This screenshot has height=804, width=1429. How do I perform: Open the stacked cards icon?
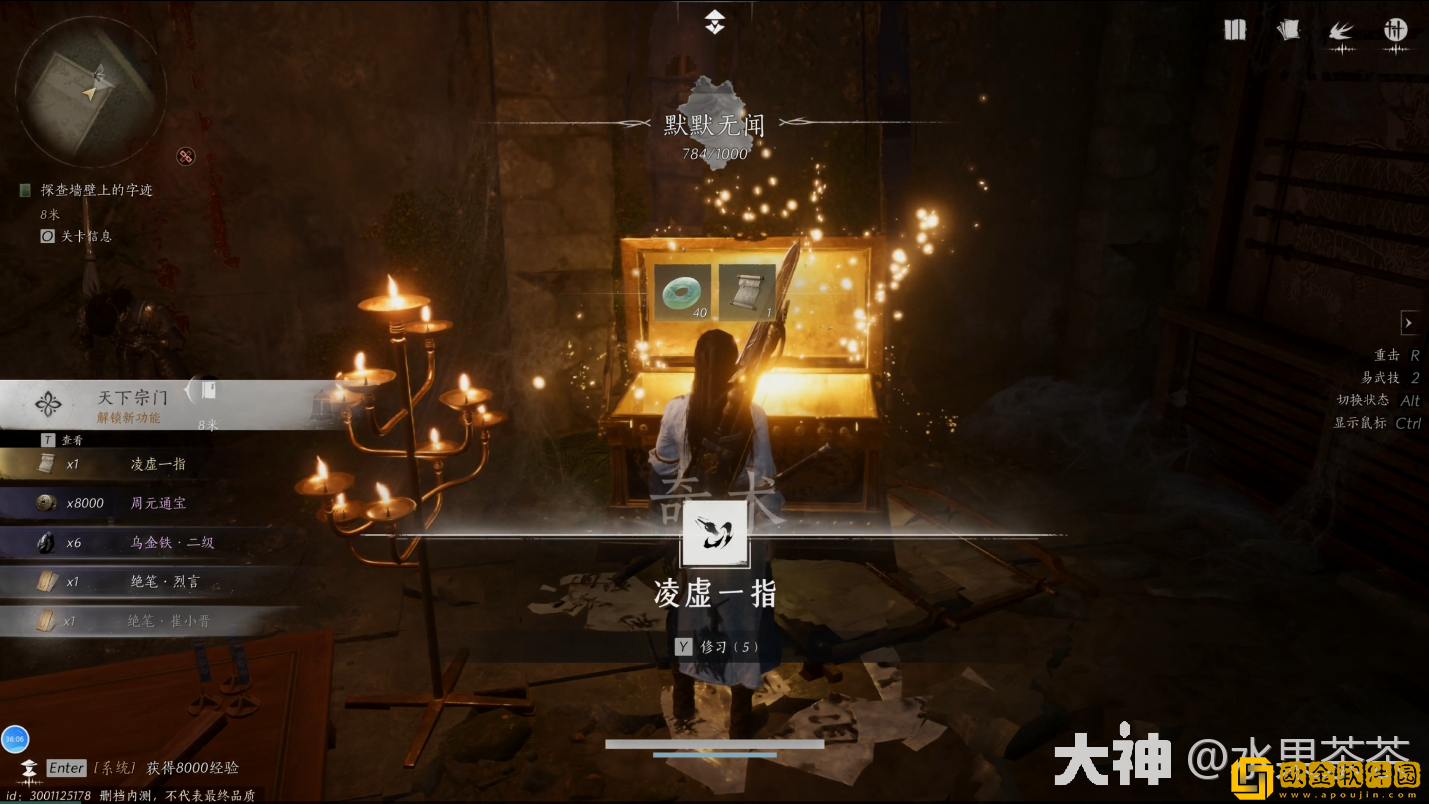click(1288, 30)
